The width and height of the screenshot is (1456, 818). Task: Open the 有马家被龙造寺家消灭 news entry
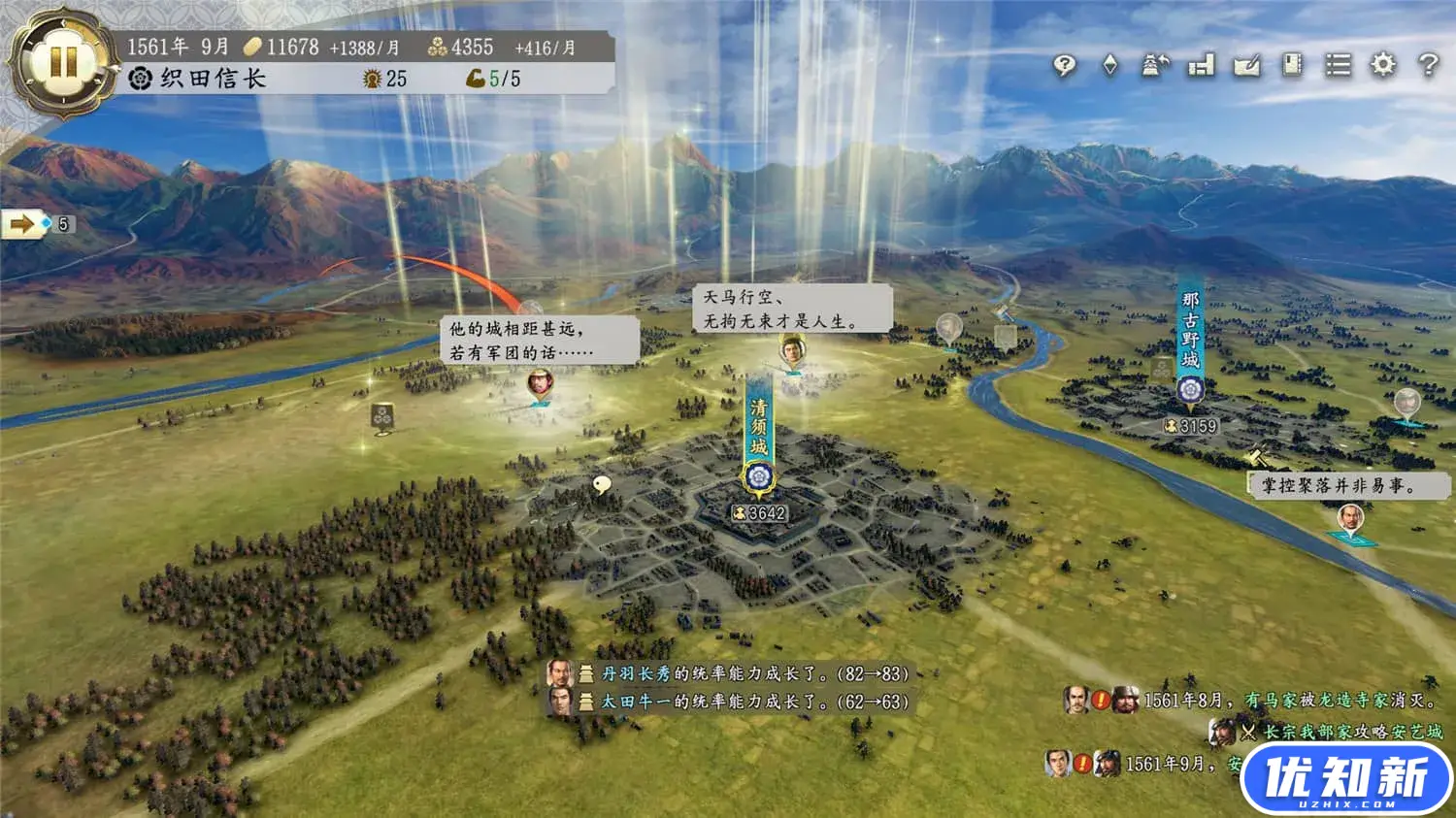[1291, 700]
